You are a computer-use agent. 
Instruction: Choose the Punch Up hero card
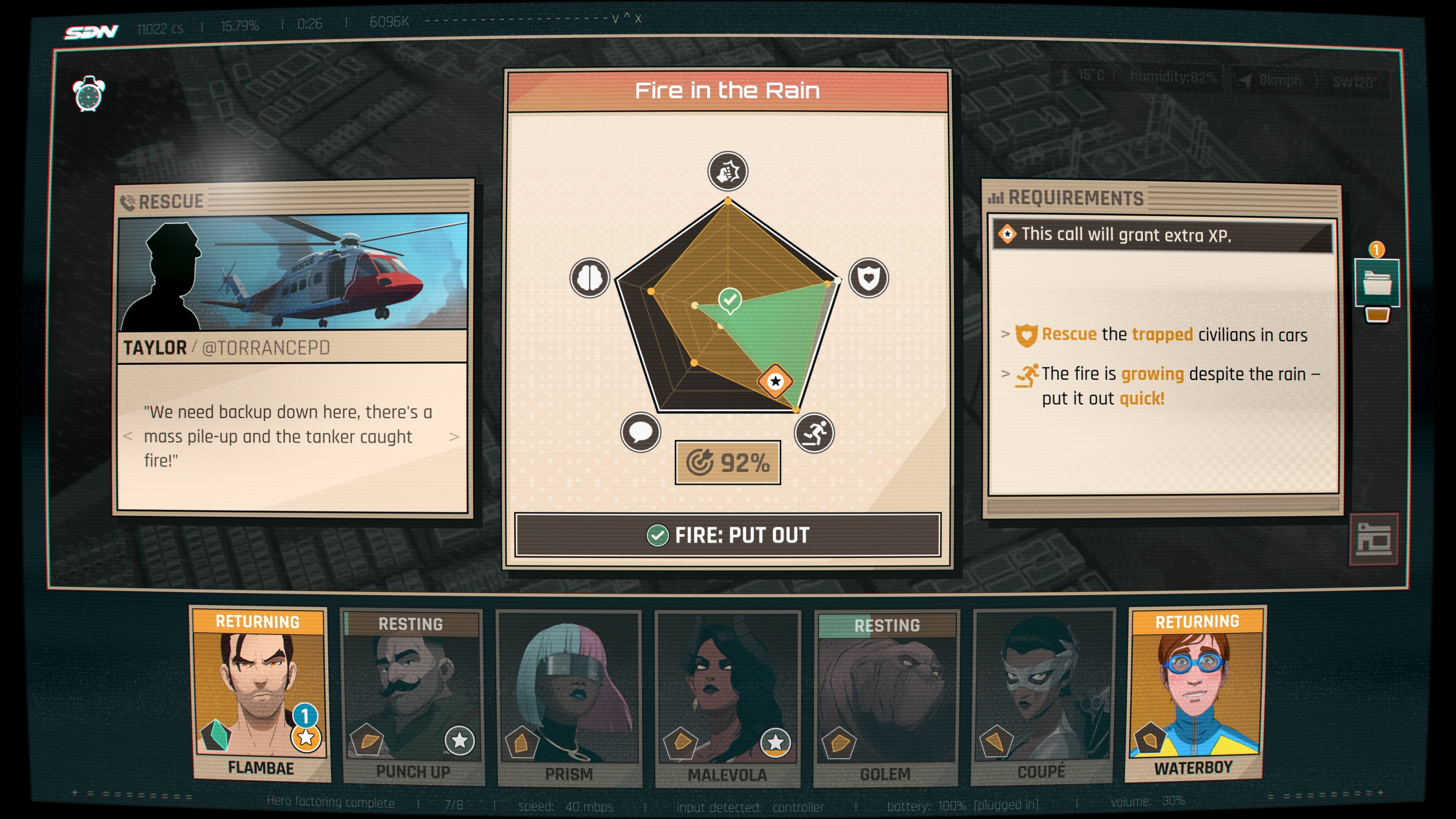(413, 698)
